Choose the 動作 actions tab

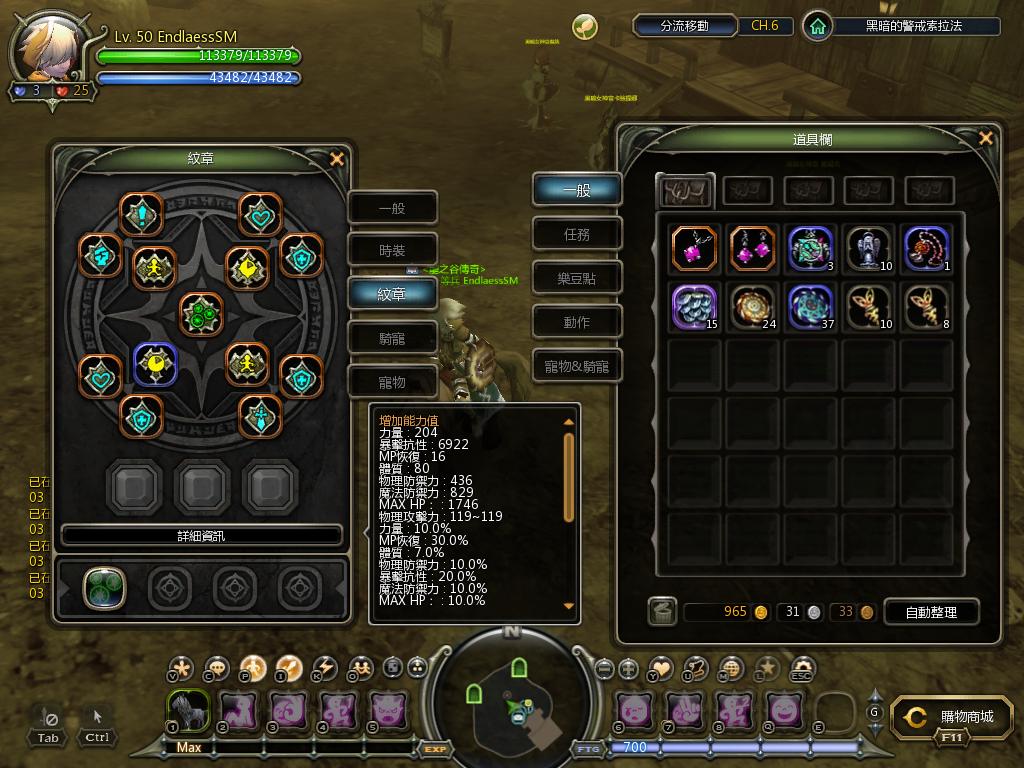pos(577,322)
